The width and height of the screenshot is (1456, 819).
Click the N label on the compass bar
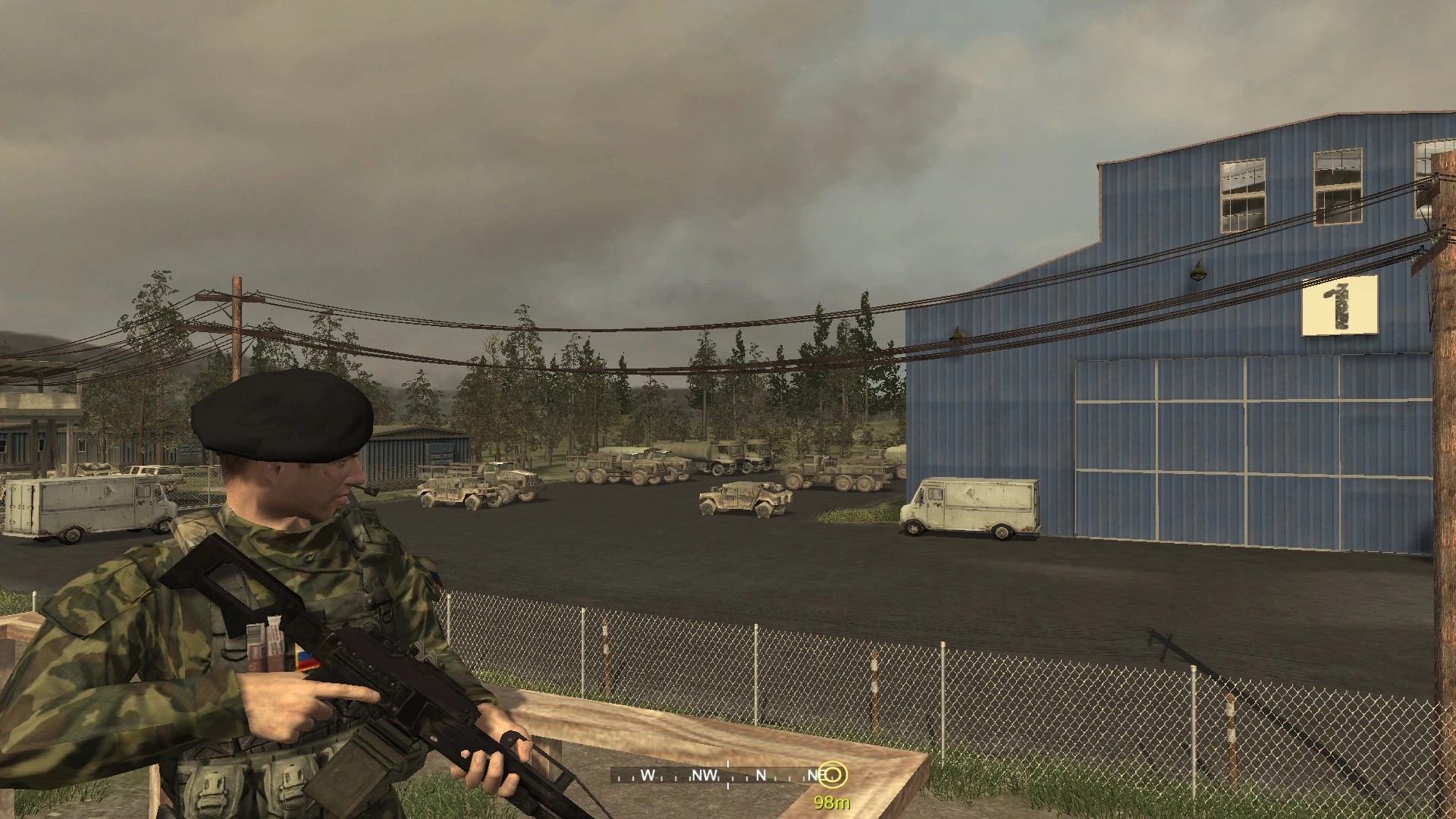pos(761,774)
